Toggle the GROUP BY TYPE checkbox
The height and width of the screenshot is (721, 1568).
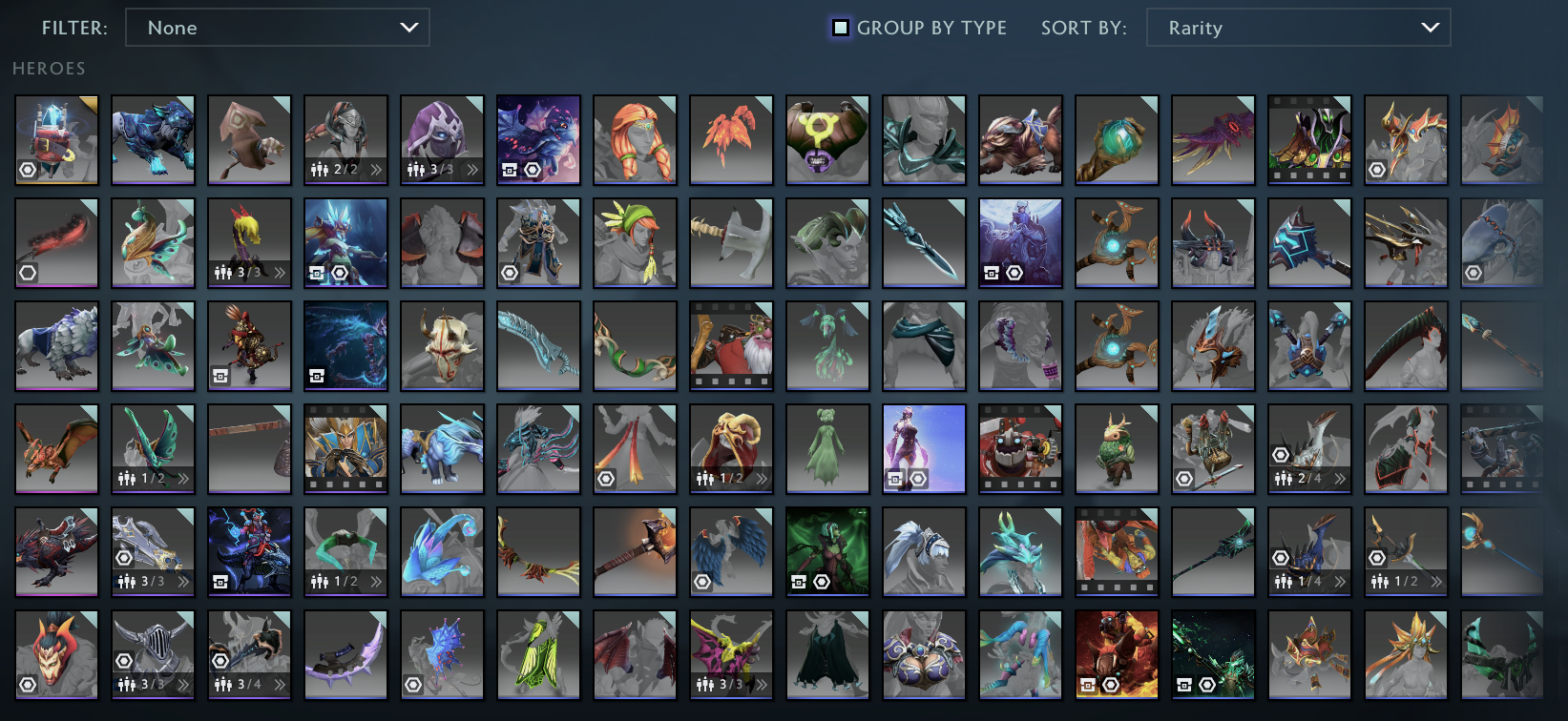tap(840, 28)
